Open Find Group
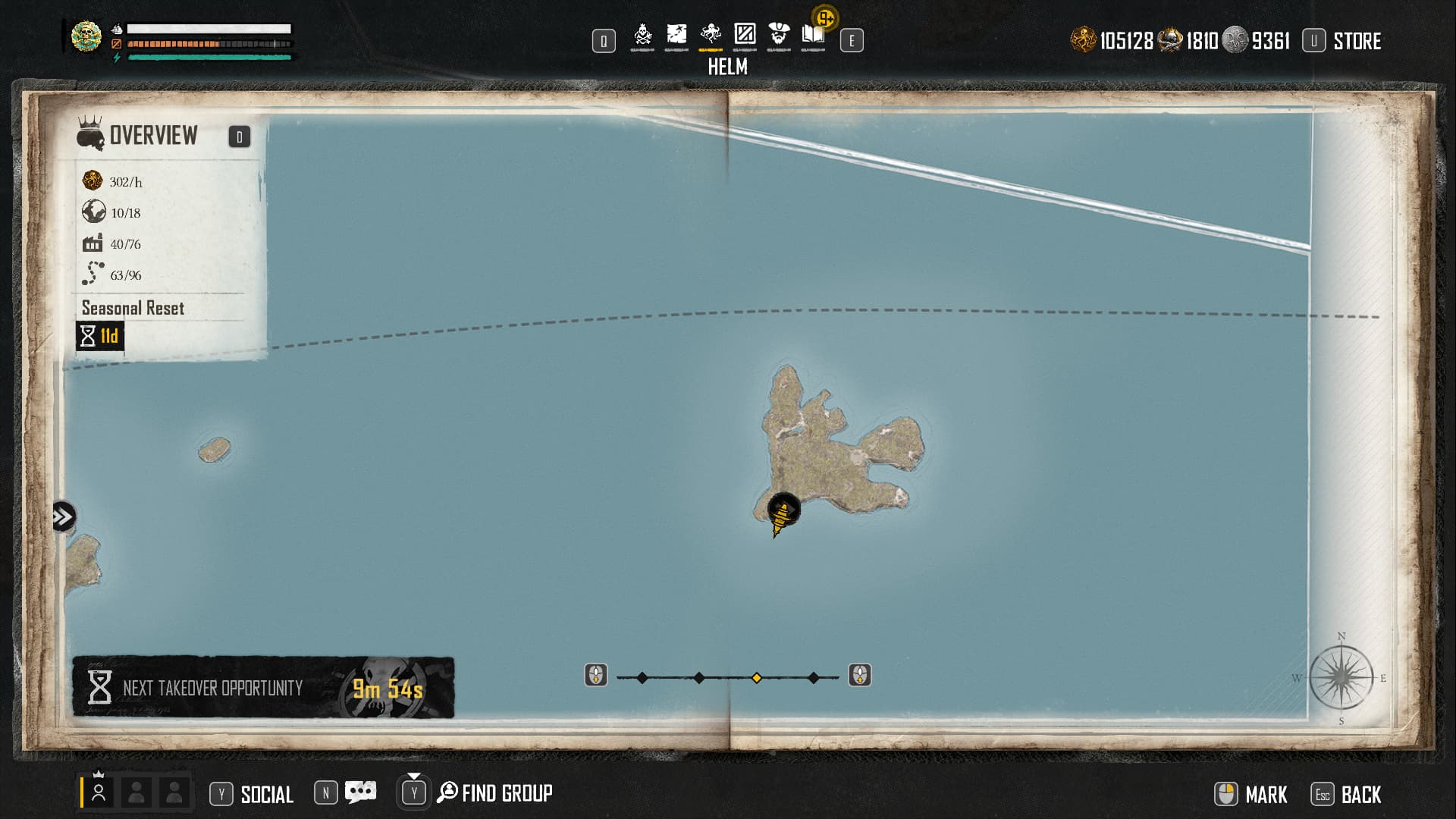 (x=506, y=793)
